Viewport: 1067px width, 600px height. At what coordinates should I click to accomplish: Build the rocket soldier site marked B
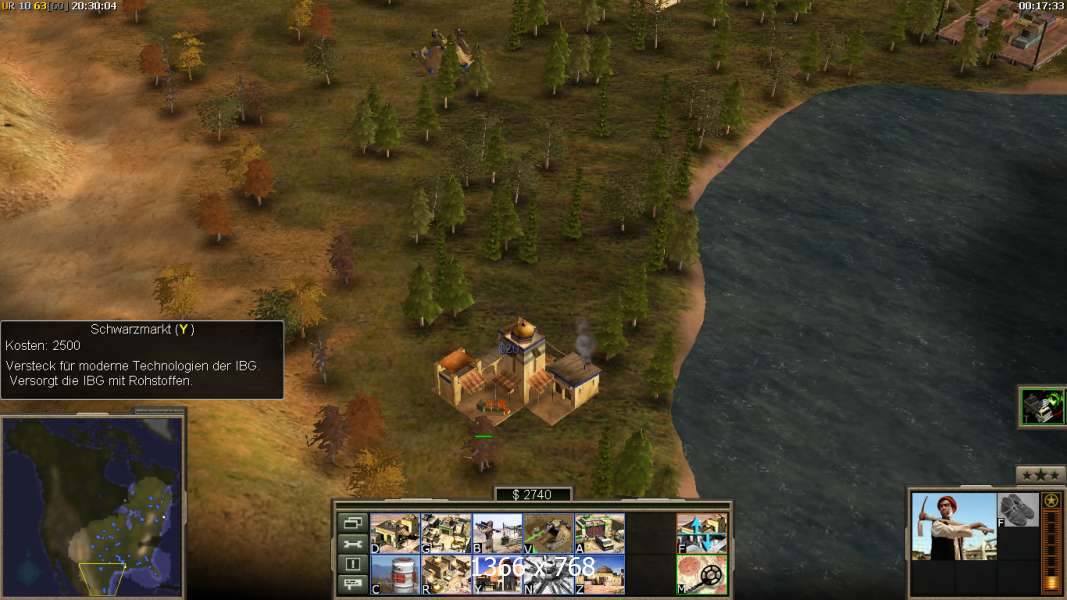497,533
